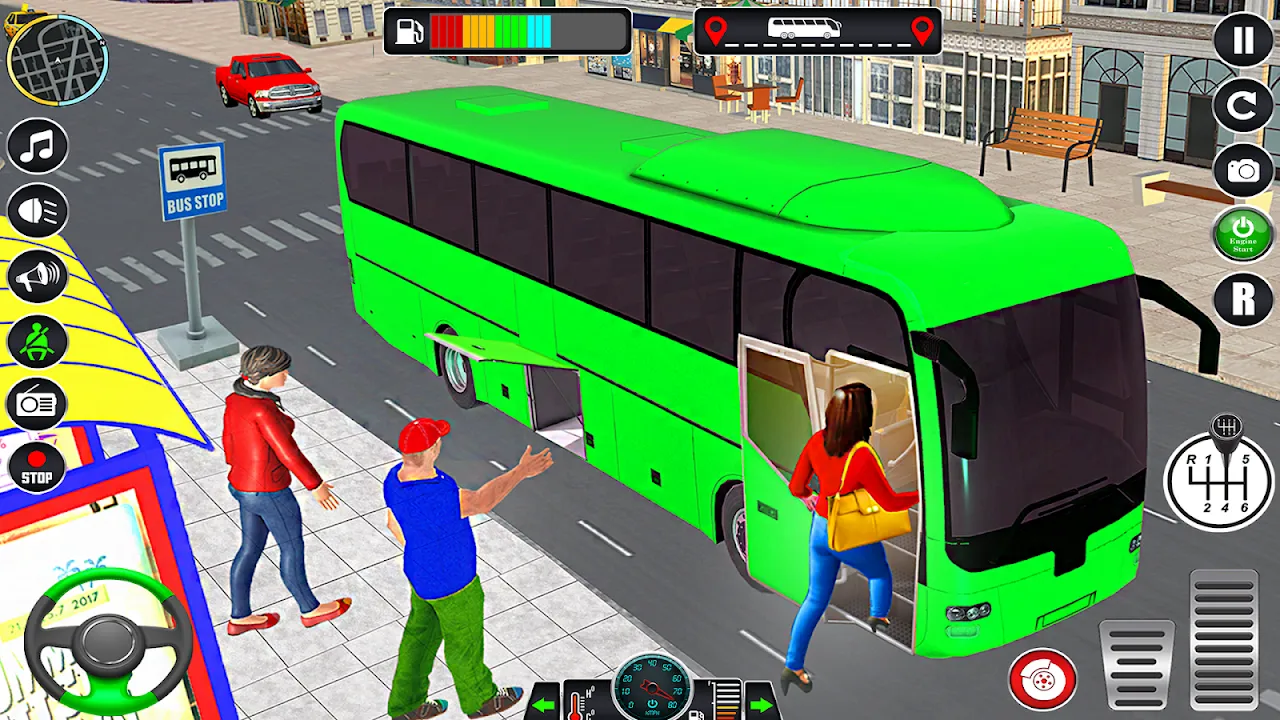Step on the accelerator pedal
The height and width of the screenshot is (720, 1280).
(1223, 640)
